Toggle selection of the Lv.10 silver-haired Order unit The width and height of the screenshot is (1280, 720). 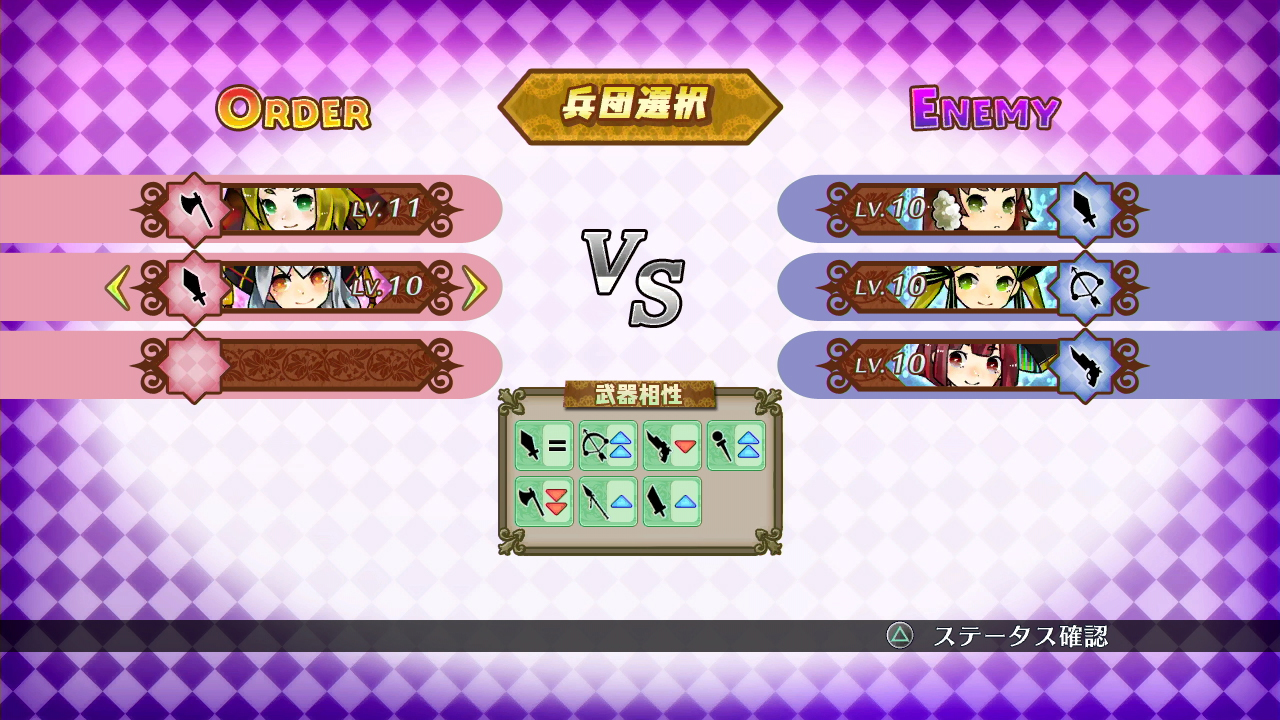click(290, 283)
